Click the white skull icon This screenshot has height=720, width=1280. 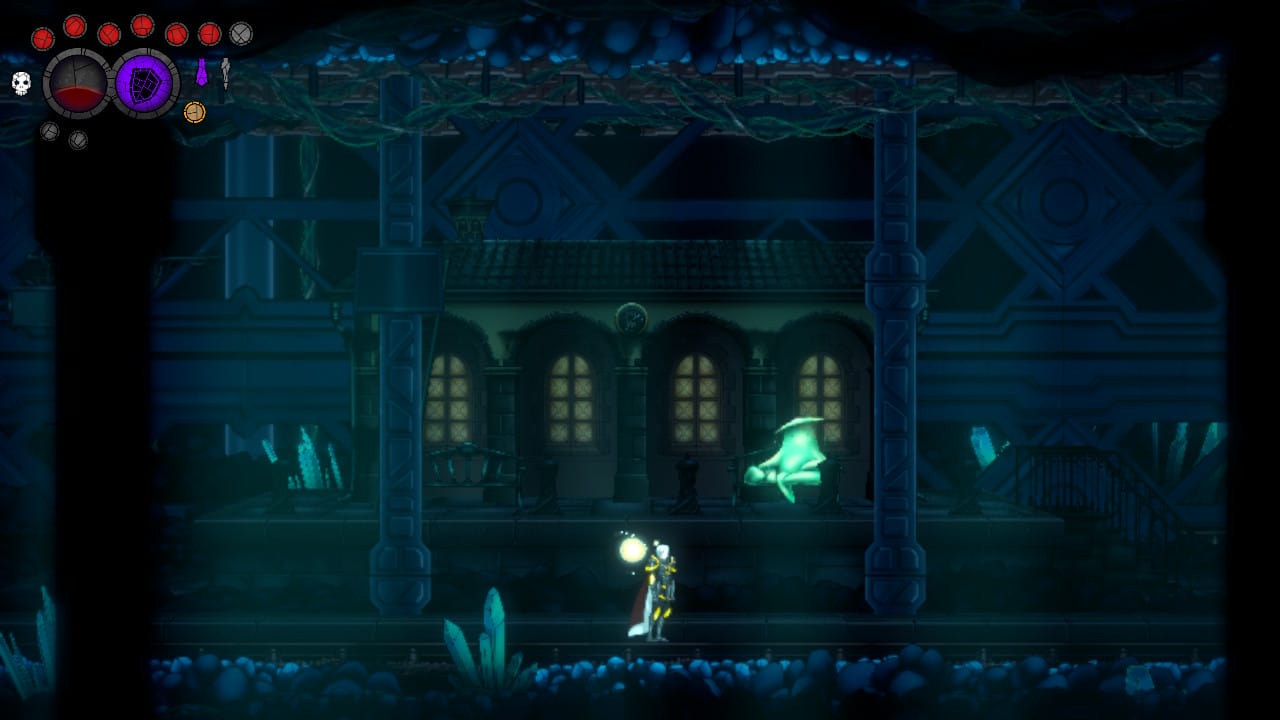[21, 83]
